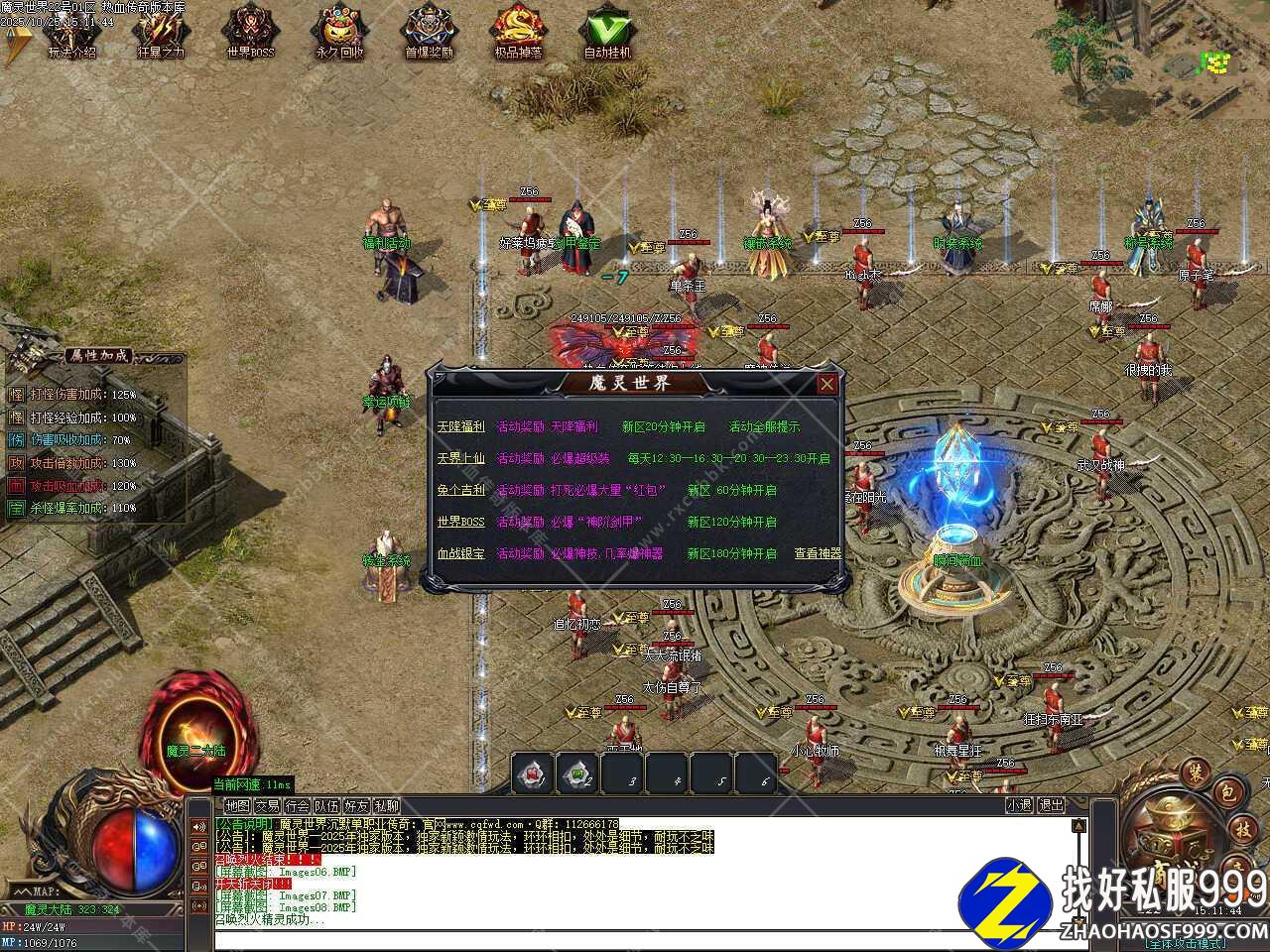Image resolution: width=1270 pixels, height=952 pixels.
Task: Select the 血战银宝 event link
Action: [x=460, y=554]
